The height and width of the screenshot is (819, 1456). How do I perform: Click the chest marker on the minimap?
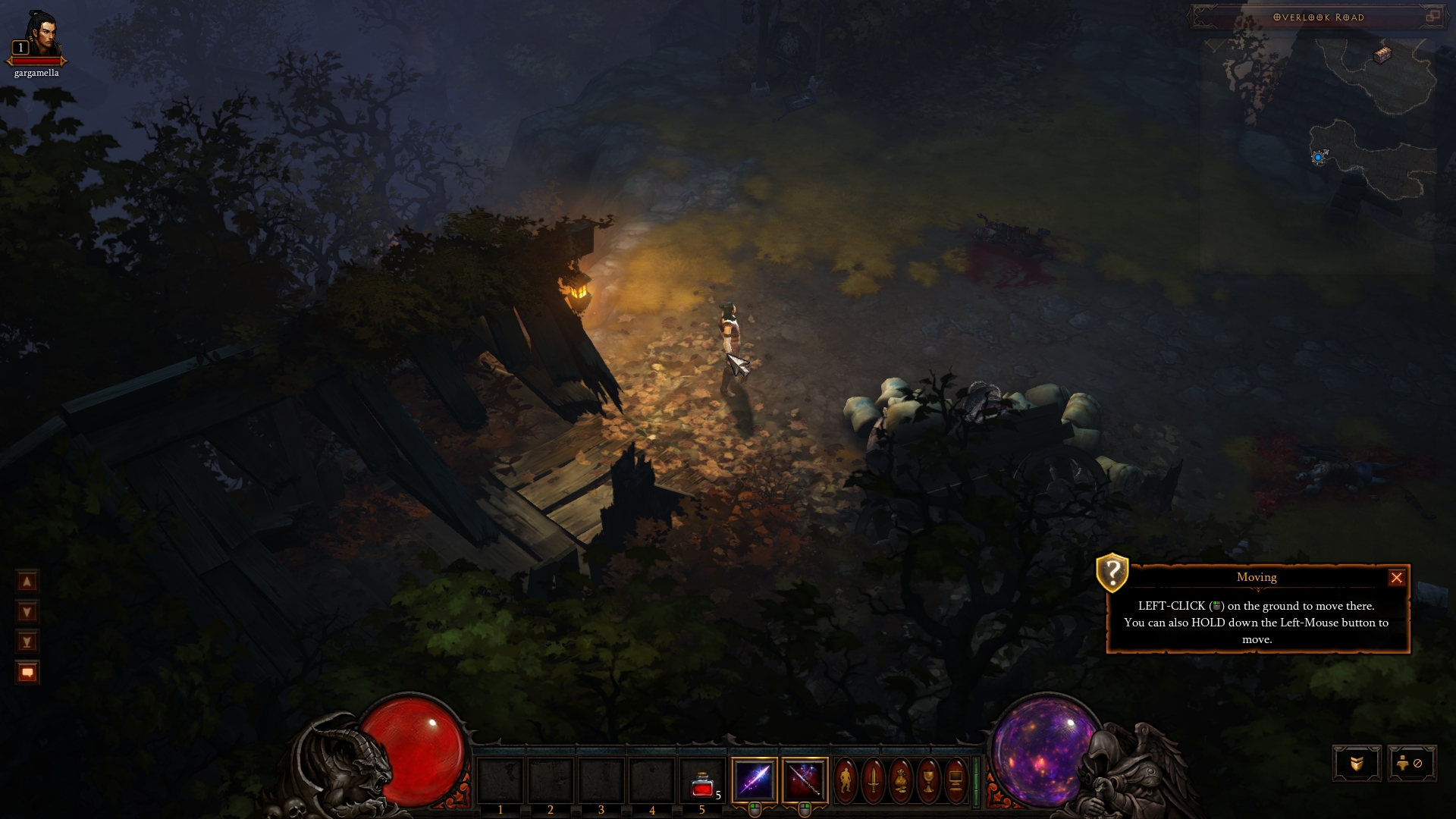pos(1383,55)
